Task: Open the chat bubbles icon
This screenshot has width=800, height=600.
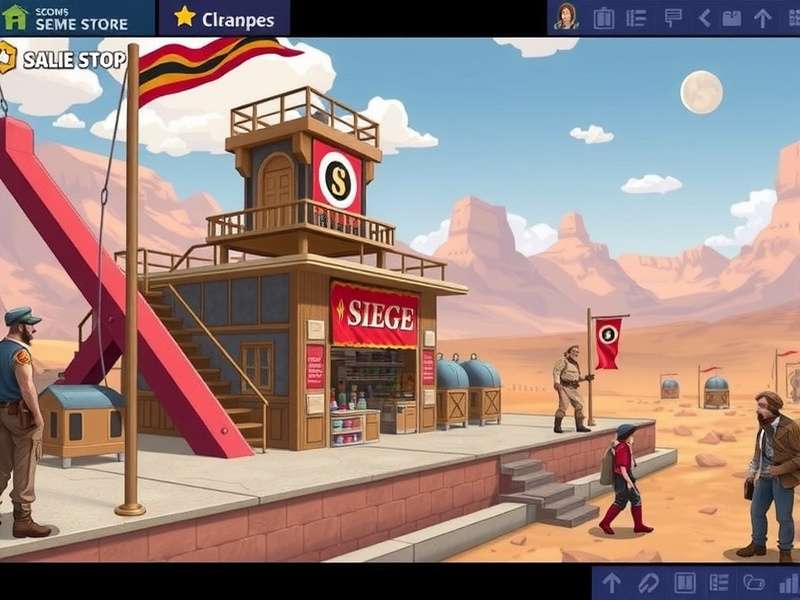Action: [x=754, y=583]
